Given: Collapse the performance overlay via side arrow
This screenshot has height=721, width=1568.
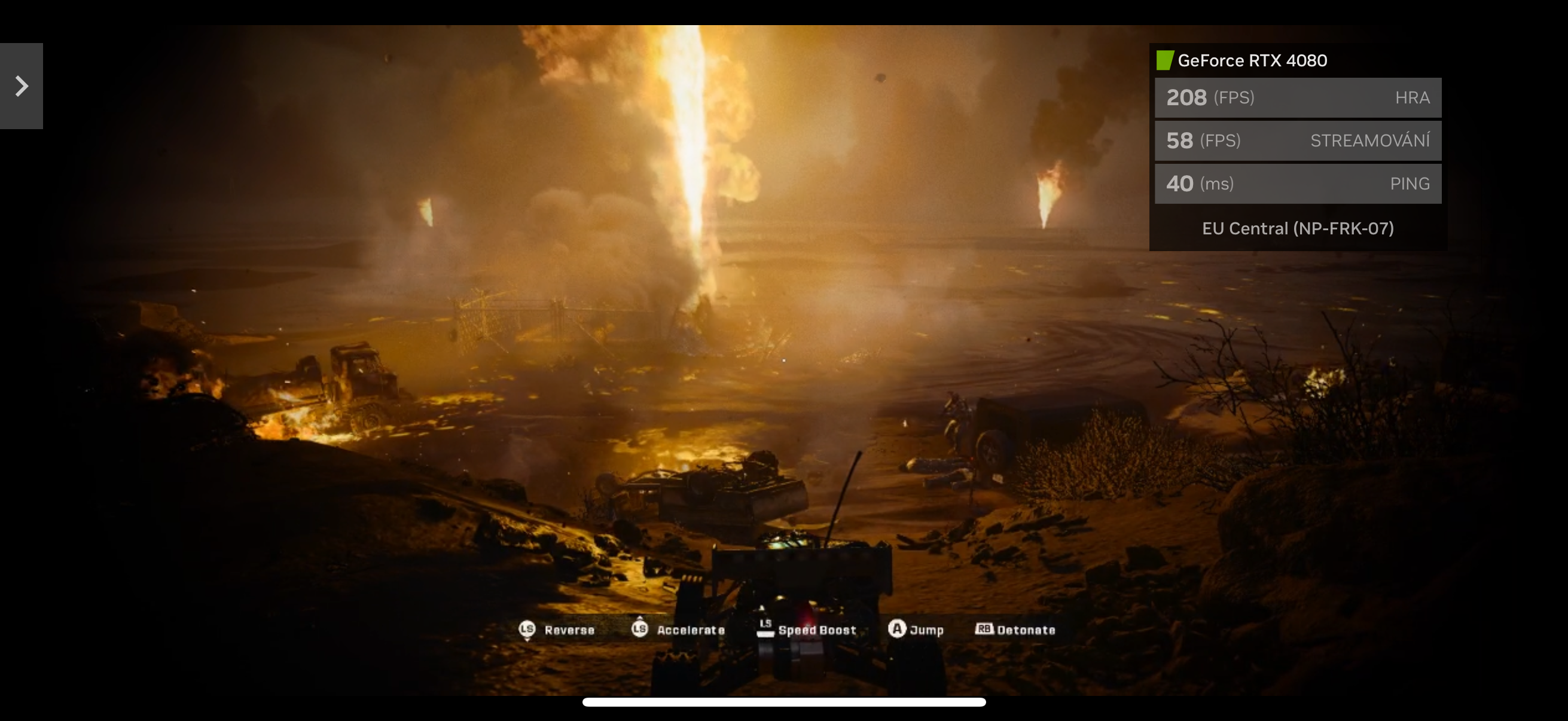Looking at the screenshot, I should click(x=22, y=87).
